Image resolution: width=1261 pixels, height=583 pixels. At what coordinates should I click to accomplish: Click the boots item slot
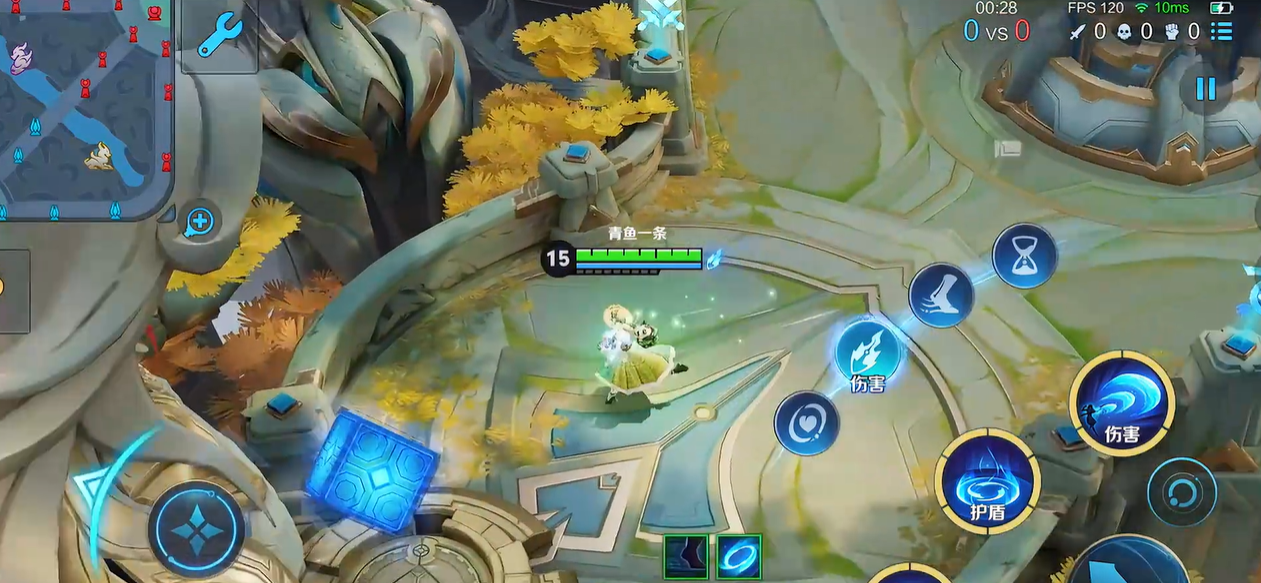686,557
